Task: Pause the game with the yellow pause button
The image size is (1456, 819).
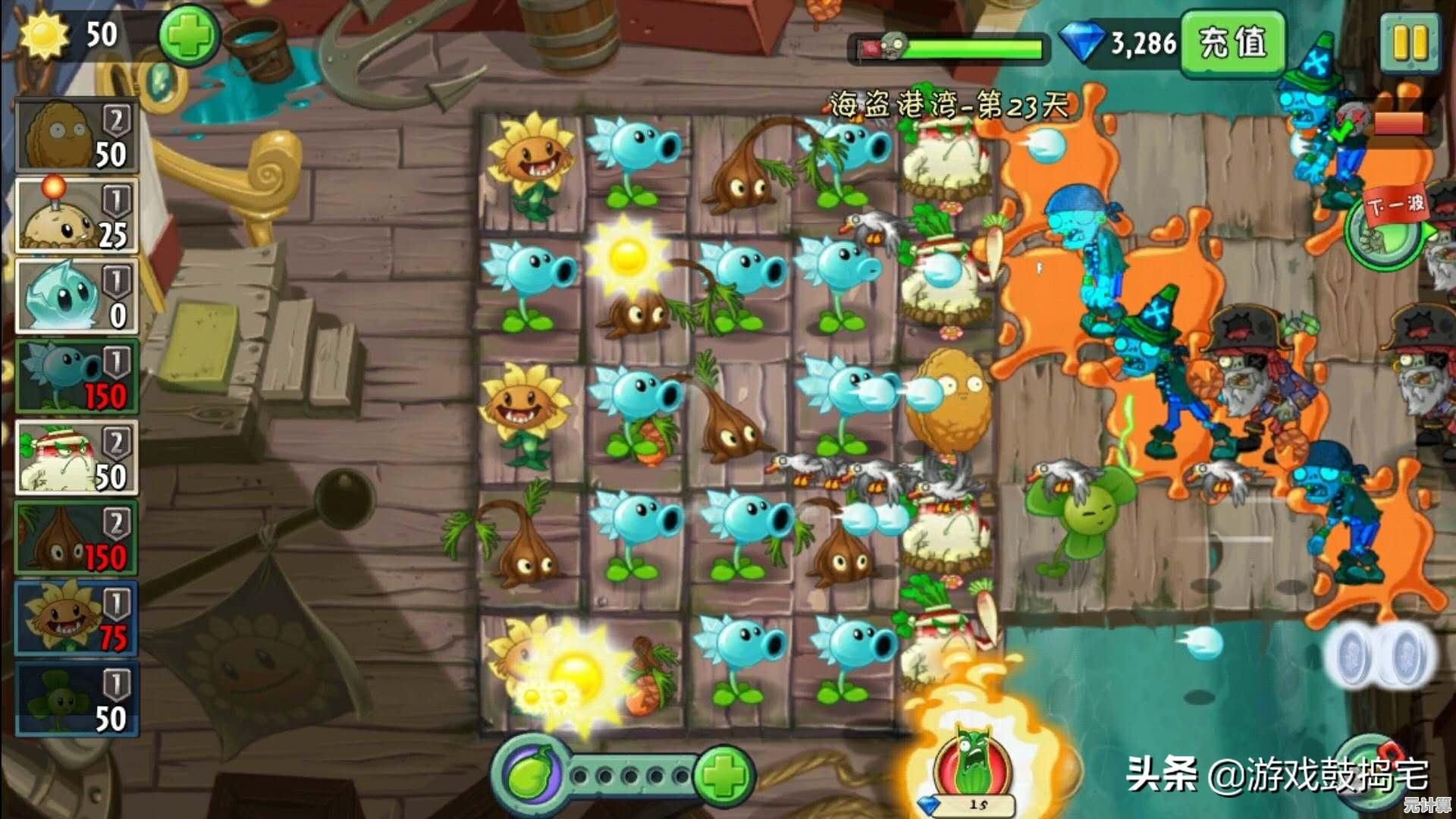Action: 1410,43
